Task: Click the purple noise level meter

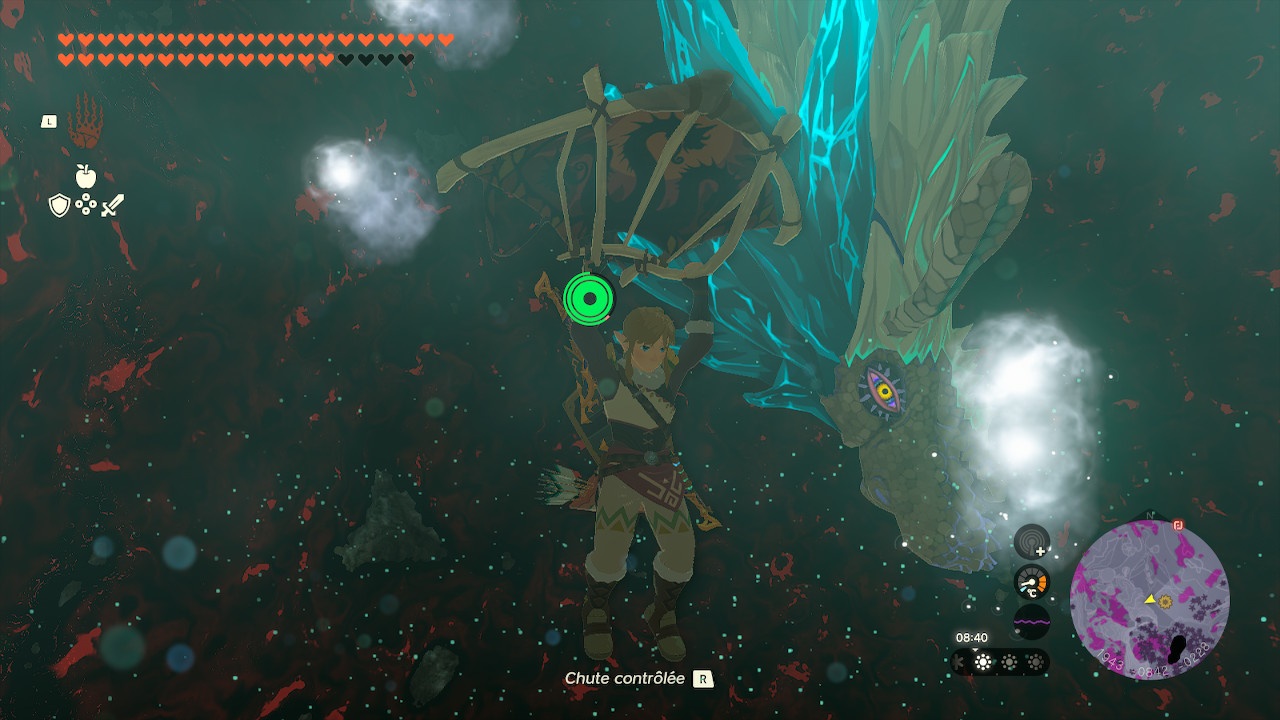Action: pyautogui.click(x=1032, y=621)
